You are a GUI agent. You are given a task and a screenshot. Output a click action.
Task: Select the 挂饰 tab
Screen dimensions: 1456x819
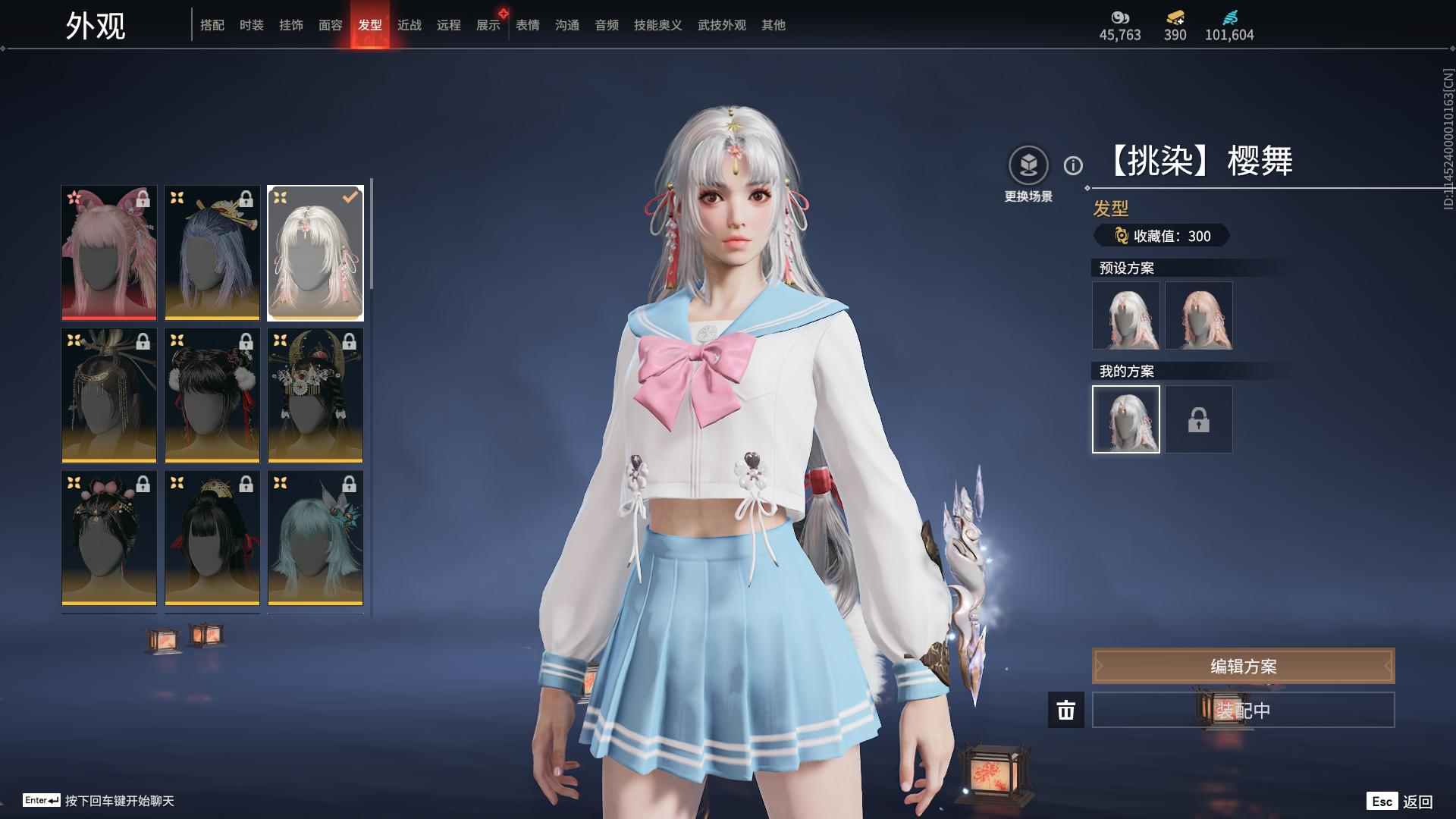coord(290,25)
